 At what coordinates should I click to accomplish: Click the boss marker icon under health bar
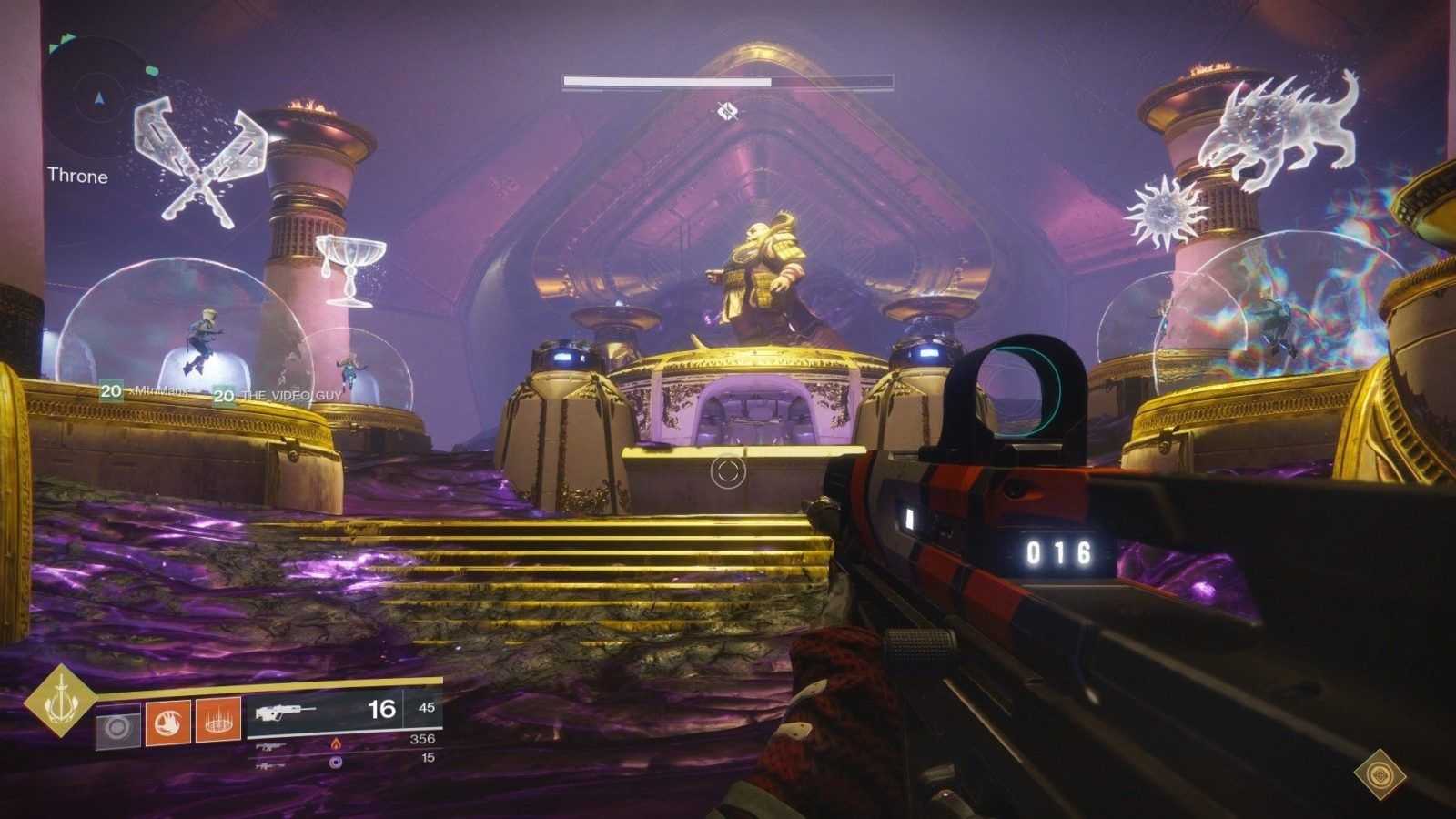[726, 111]
